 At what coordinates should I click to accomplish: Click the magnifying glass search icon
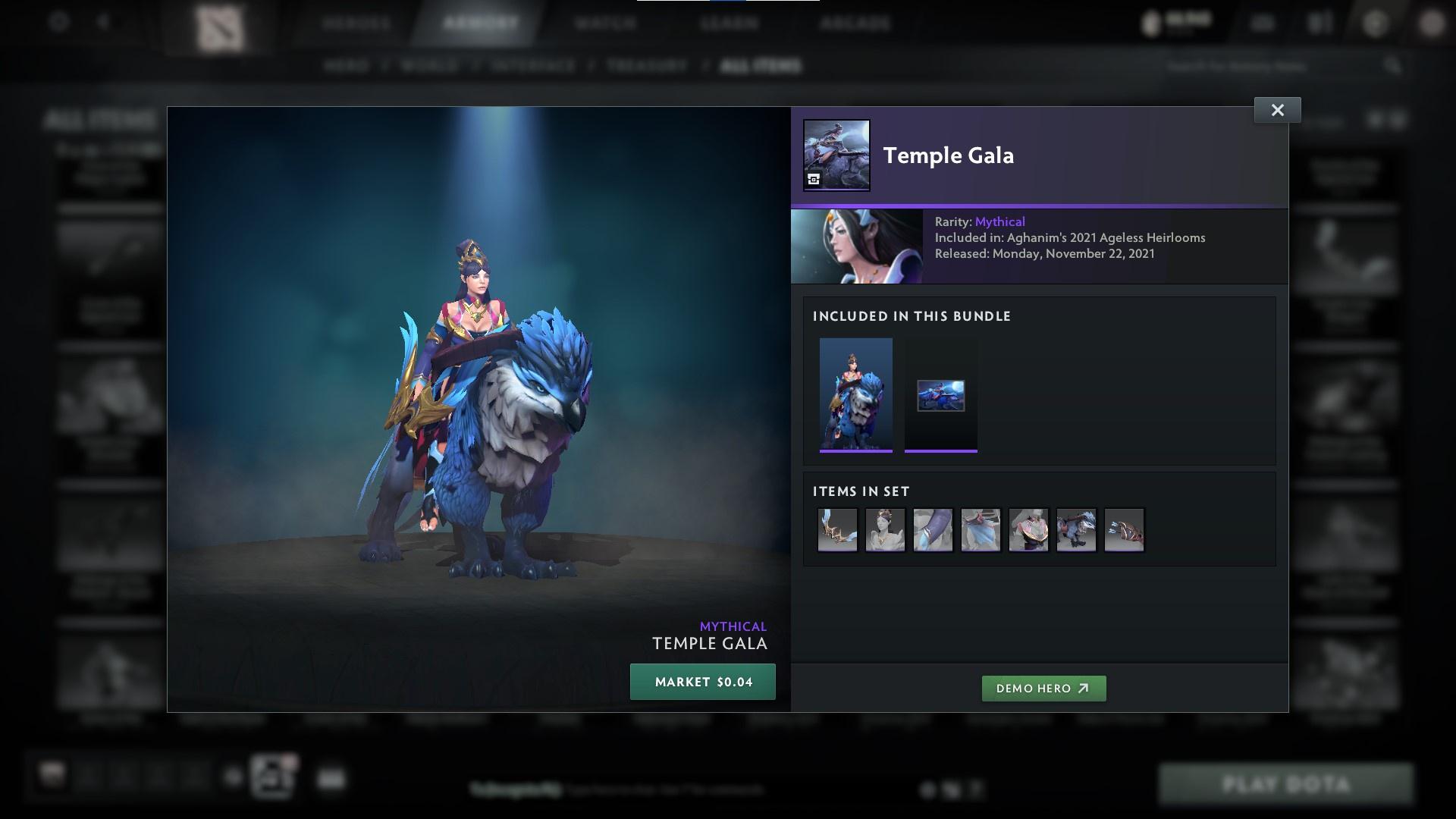[1394, 66]
